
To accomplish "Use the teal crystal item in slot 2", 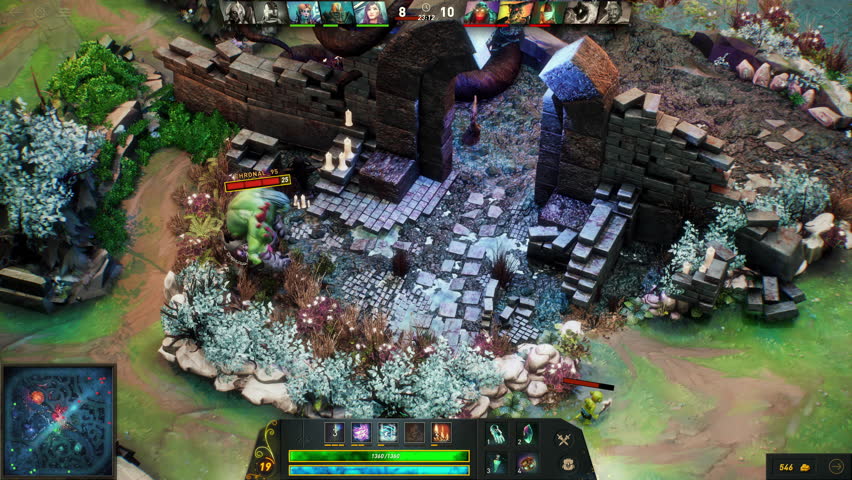I will (526, 435).
